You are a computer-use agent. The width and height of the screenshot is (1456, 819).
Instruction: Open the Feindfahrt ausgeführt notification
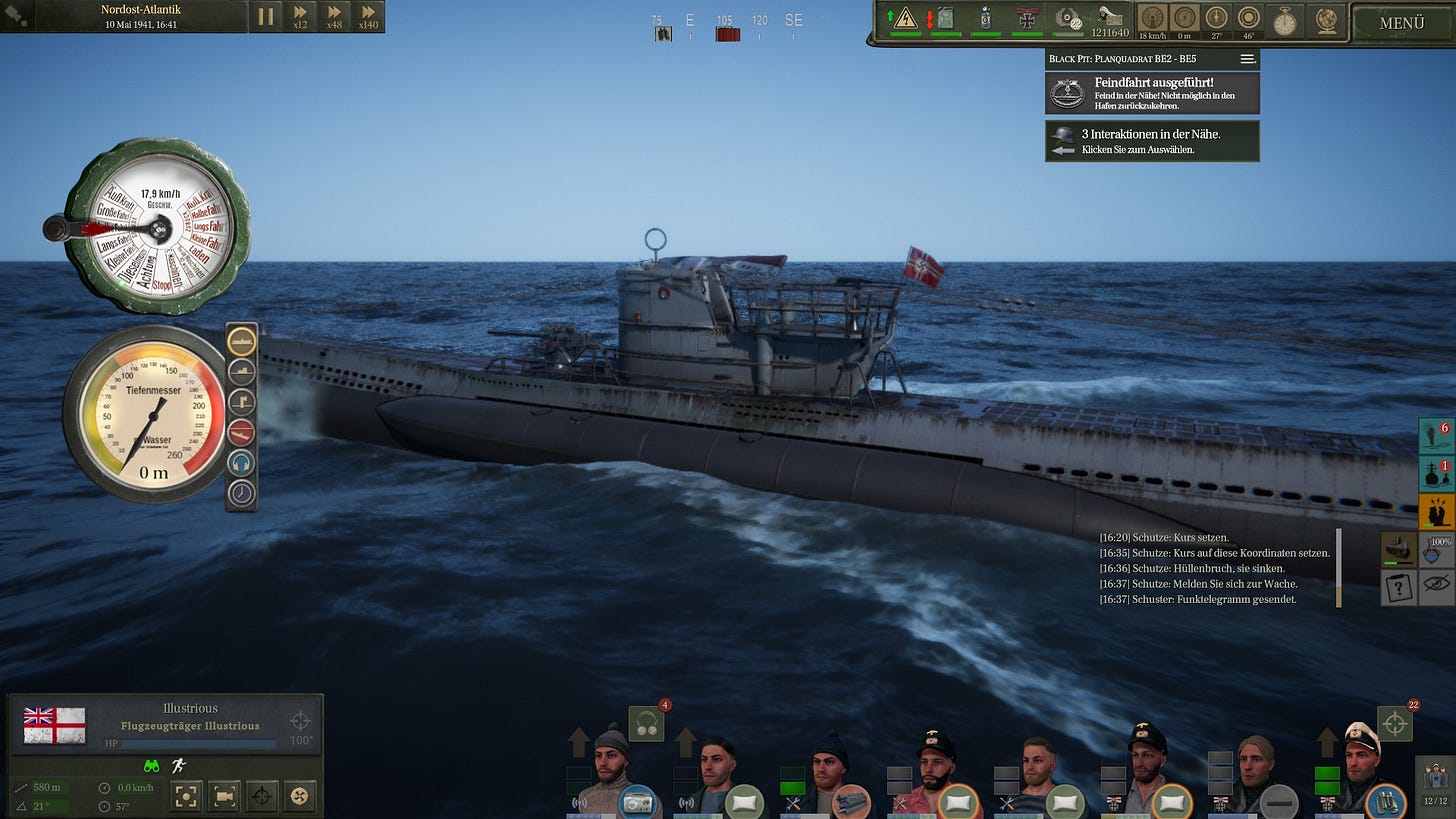(1152, 93)
